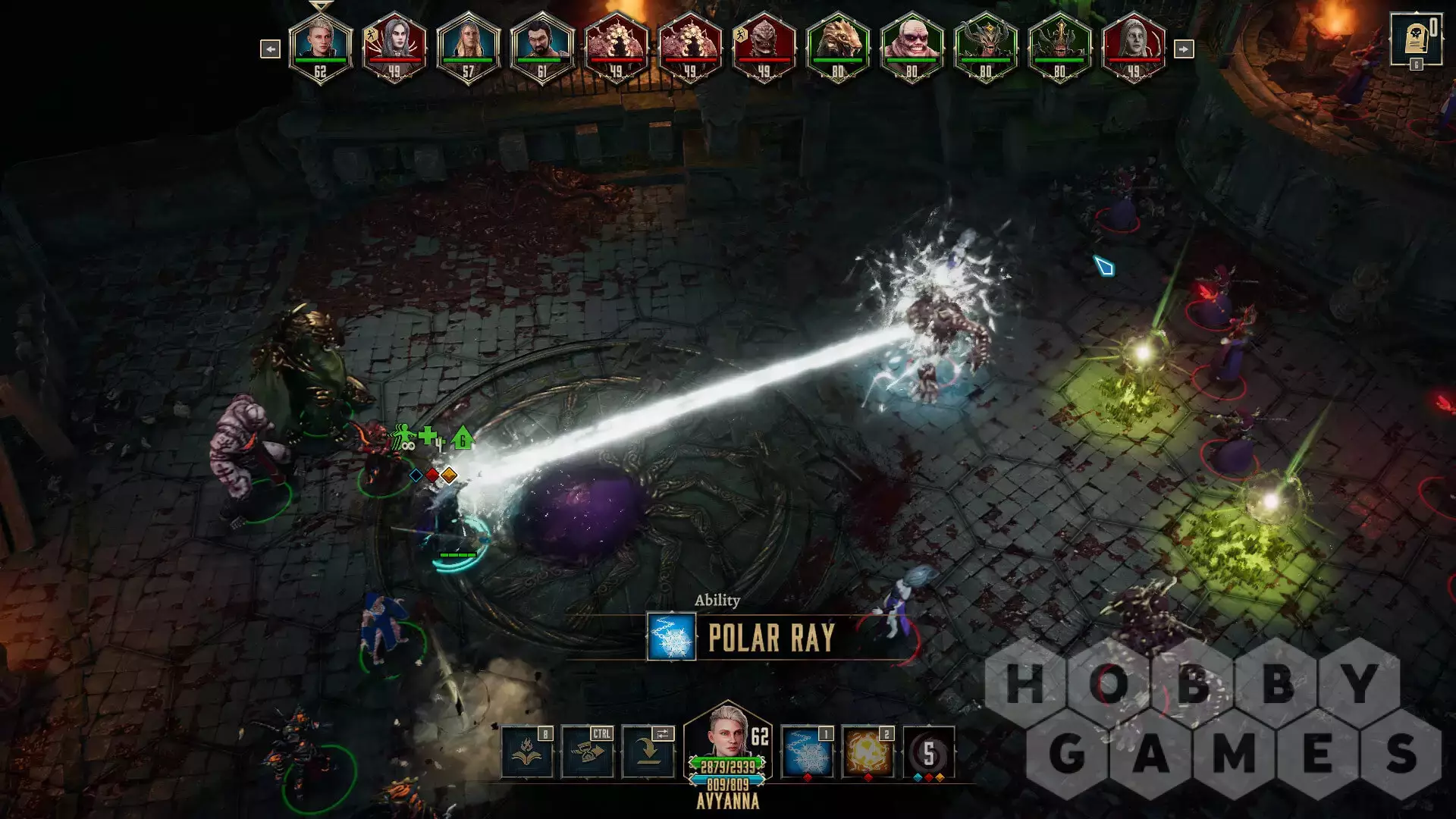Open the skull gravestone scroll panel
Screen dimensions: 1456x819
point(1415,39)
